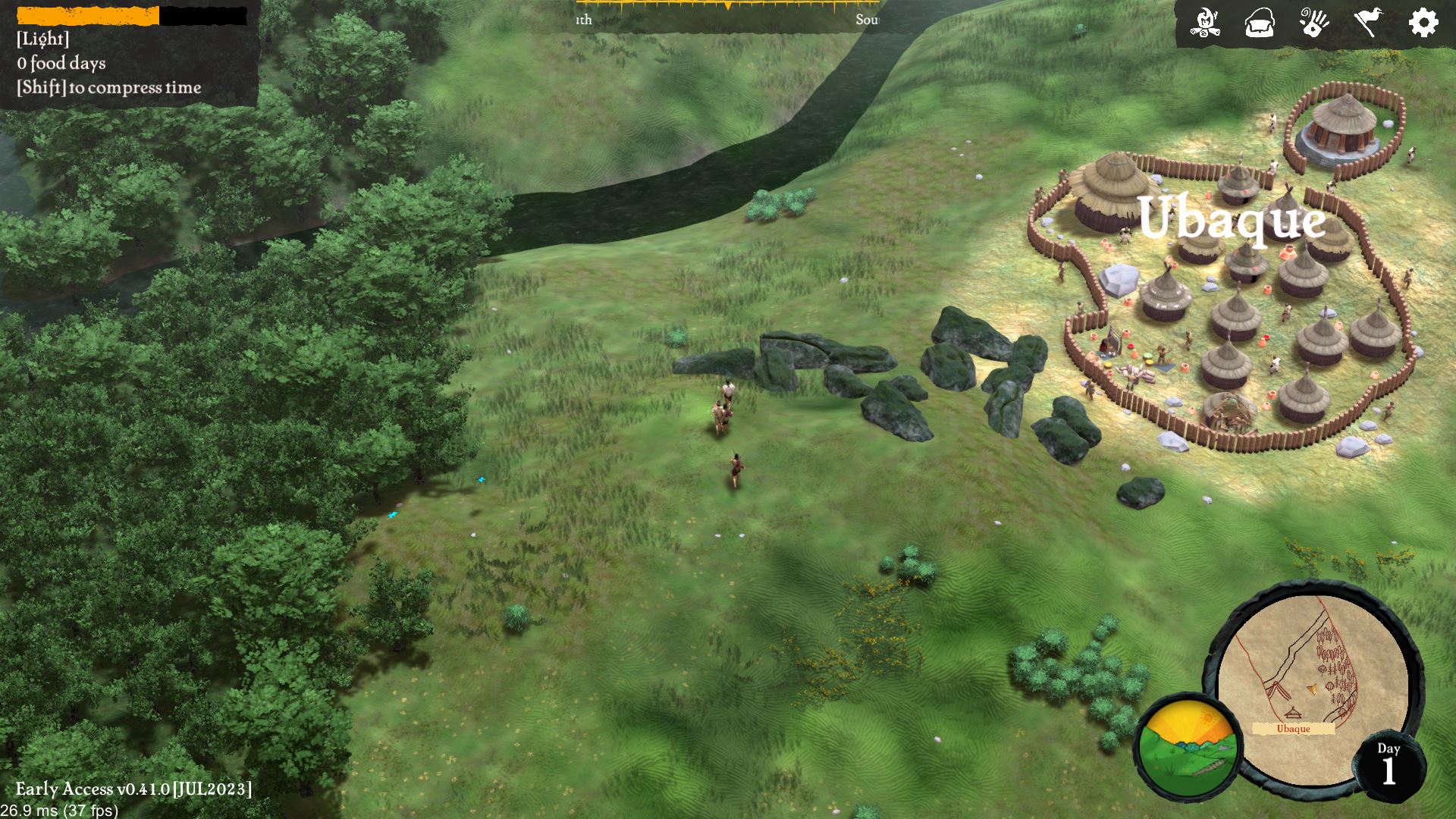Select the bird flag banner icon
The height and width of the screenshot is (819, 1456).
1369,23
